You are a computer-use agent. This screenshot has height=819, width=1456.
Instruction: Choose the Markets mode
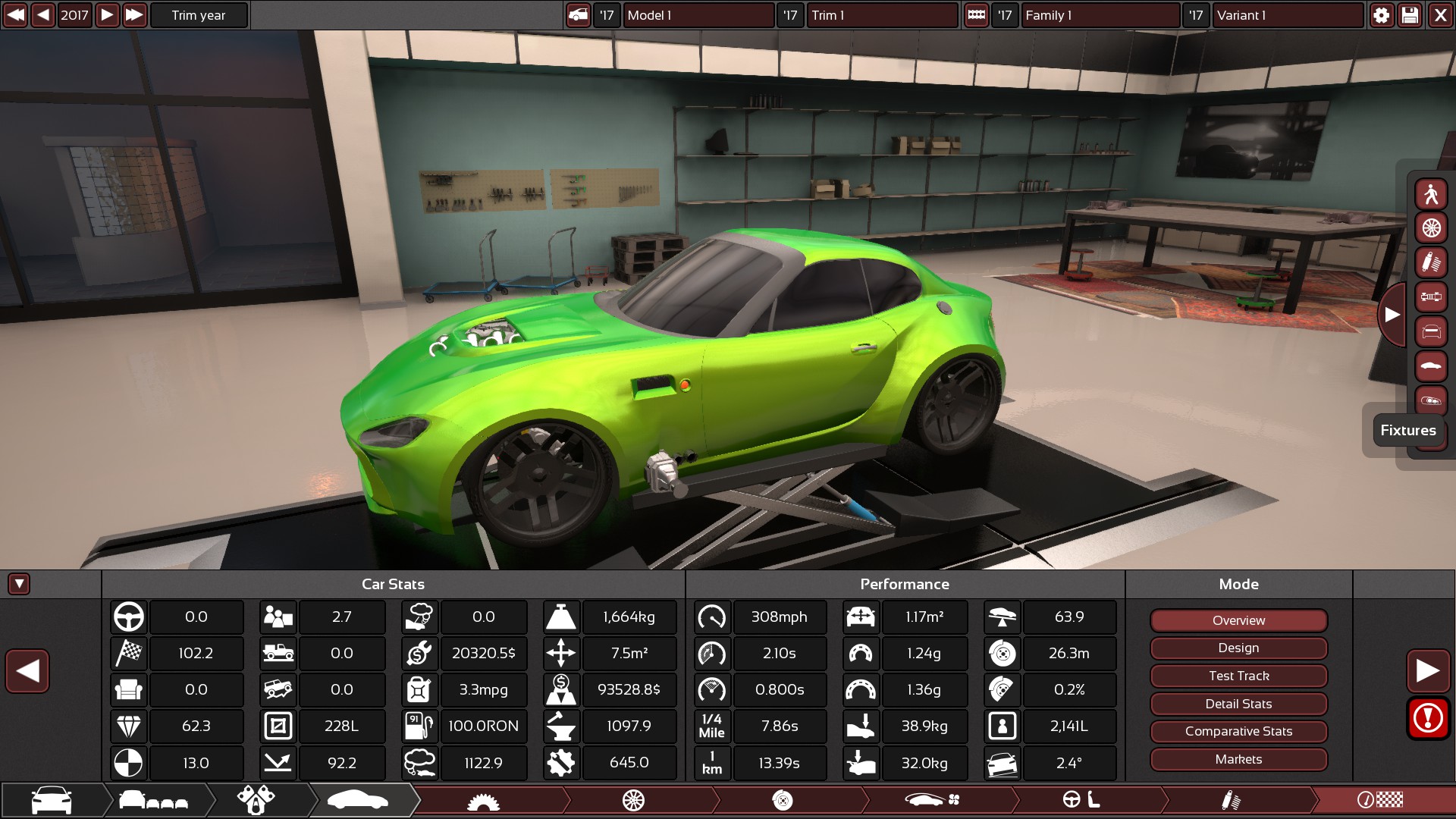point(1238,759)
